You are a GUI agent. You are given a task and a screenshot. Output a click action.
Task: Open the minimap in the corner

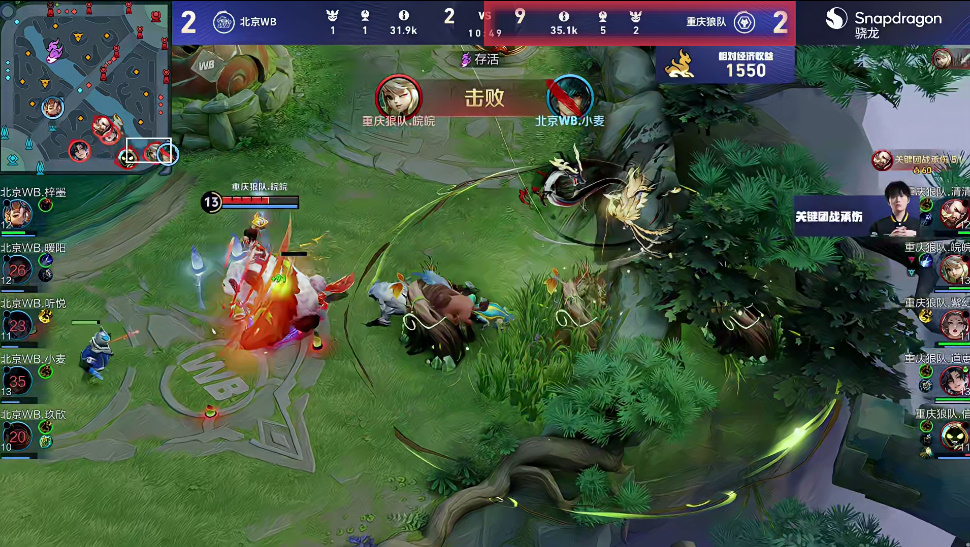point(88,88)
